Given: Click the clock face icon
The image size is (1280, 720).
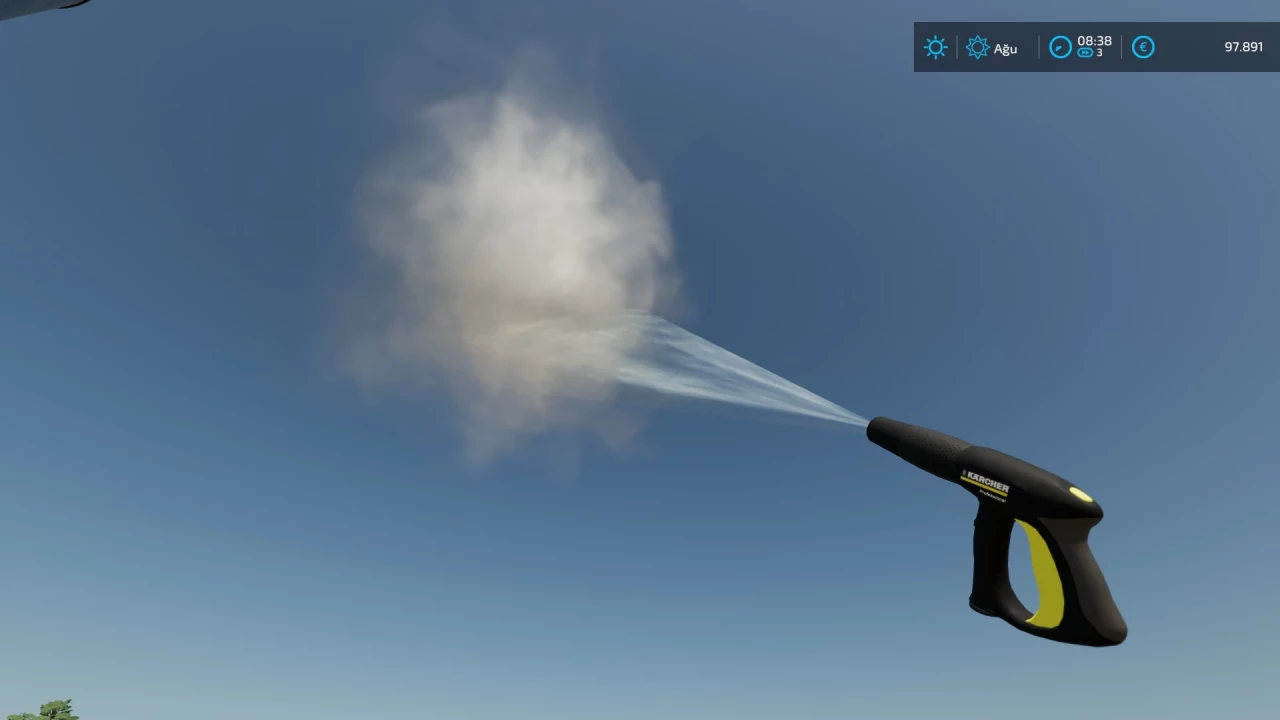Looking at the screenshot, I should [1060, 47].
